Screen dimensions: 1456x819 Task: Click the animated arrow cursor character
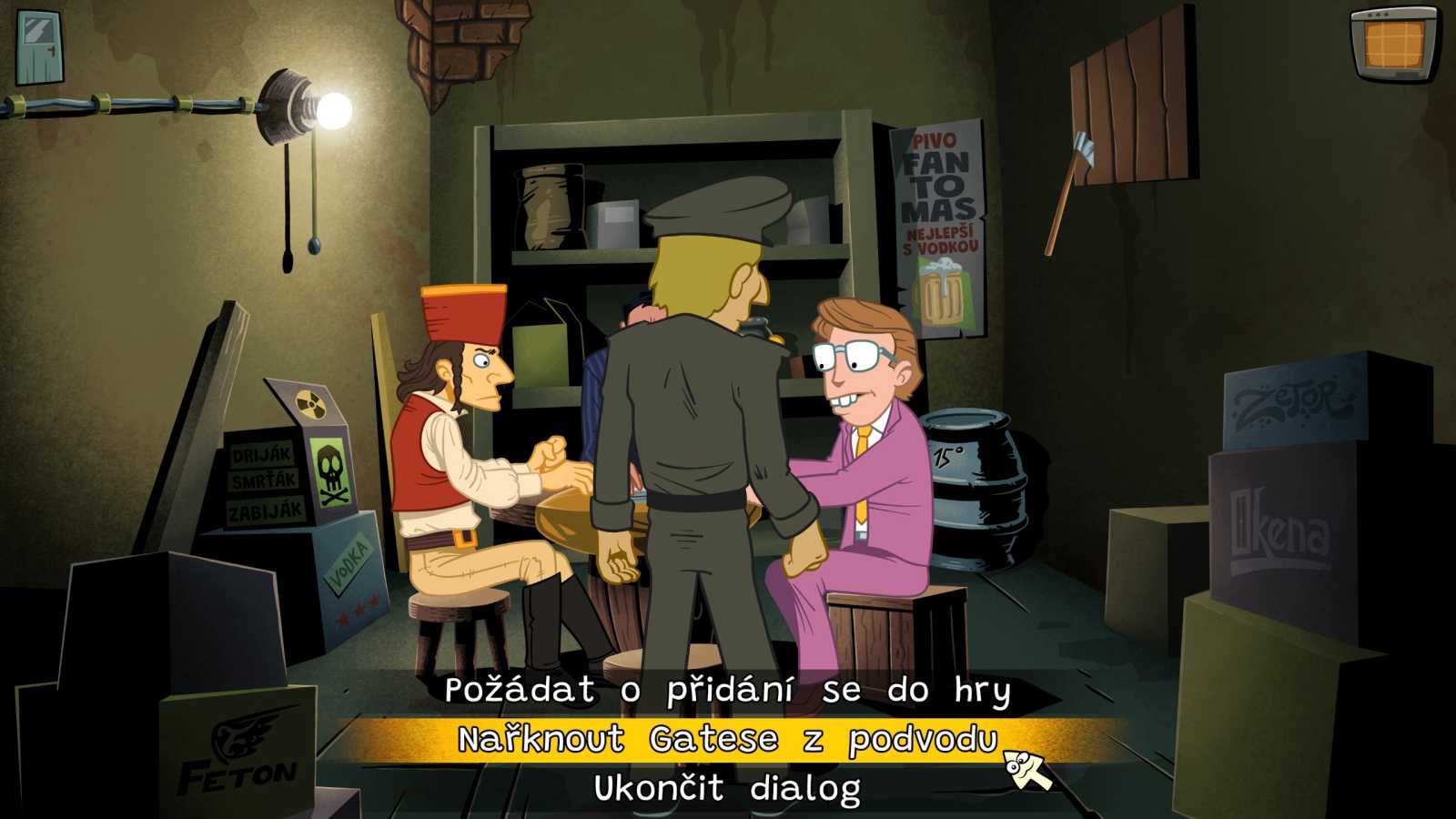tap(1024, 769)
